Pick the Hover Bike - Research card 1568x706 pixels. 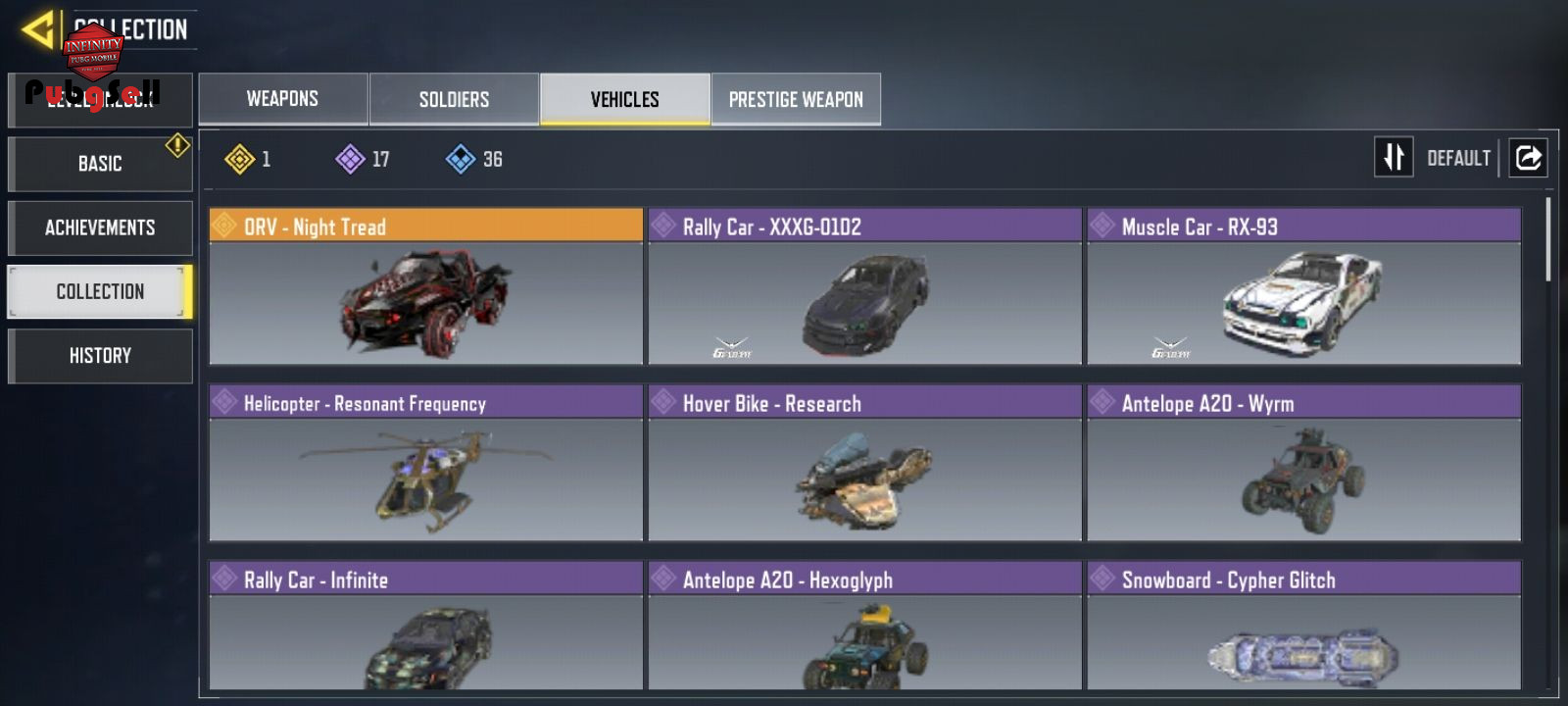864,463
